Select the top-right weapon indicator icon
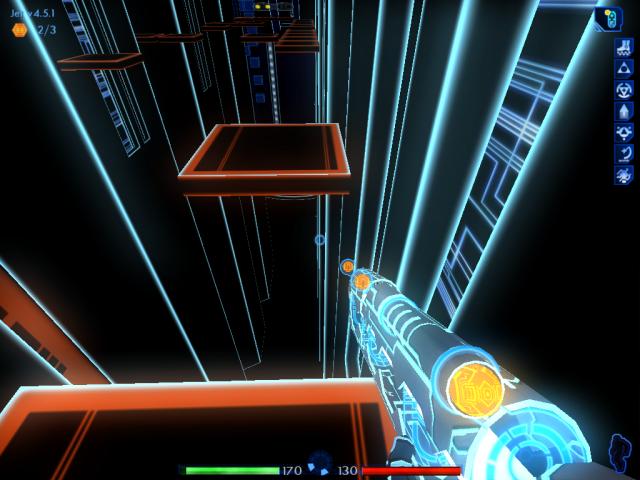This screenshot has height=480, width=640. coord(609,19)
